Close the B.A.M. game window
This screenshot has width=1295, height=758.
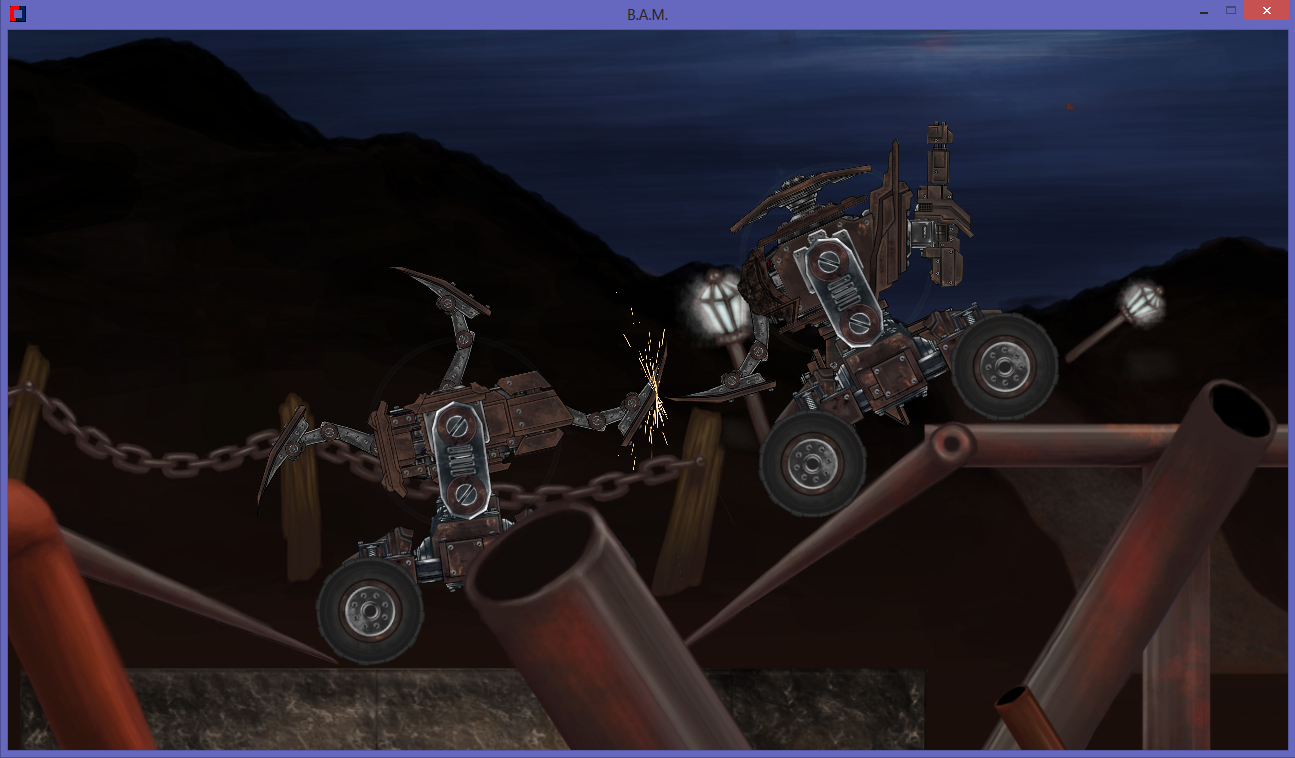(x=1266, y=11)
